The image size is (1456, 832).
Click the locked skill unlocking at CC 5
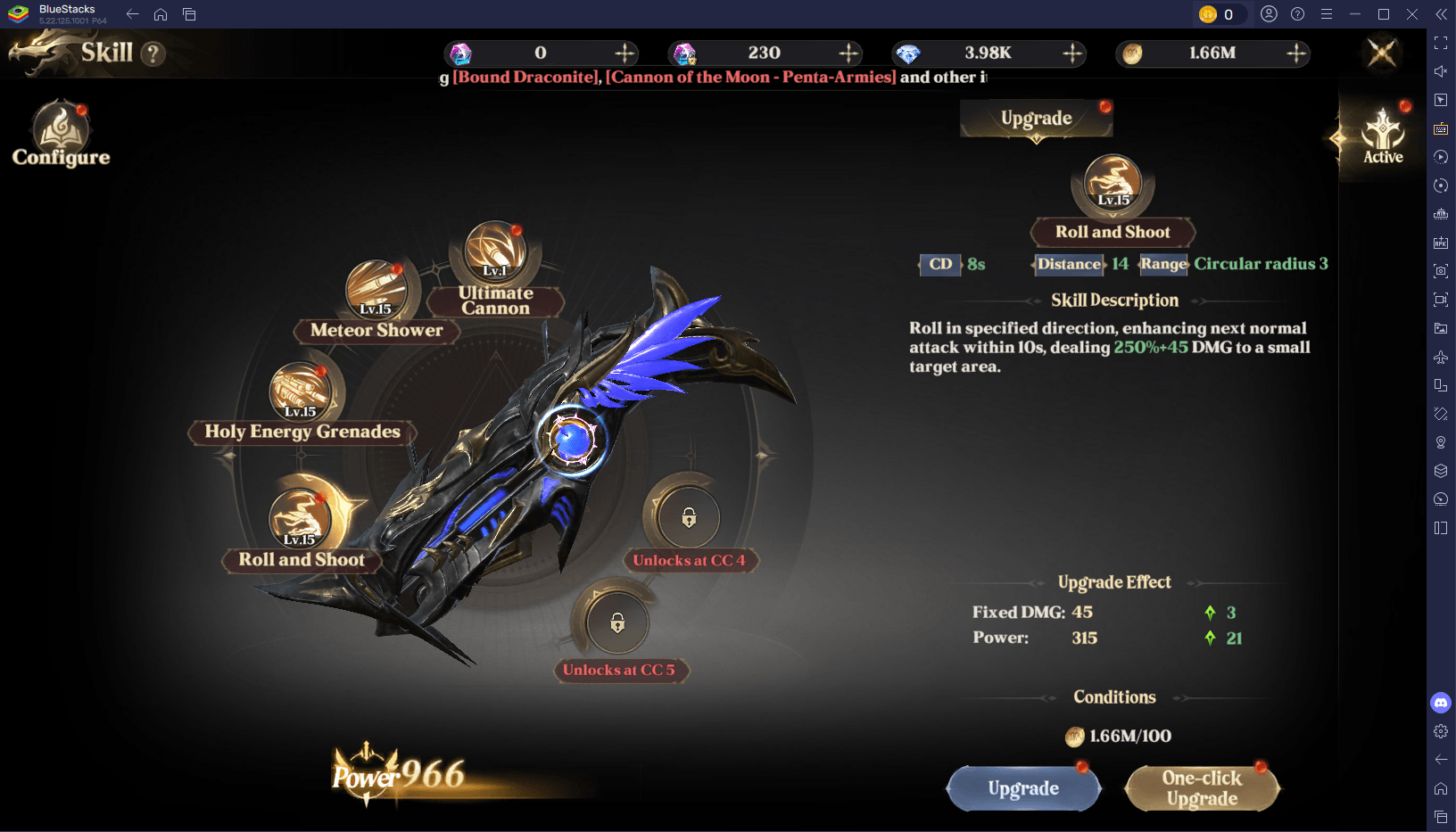[617, 622]
